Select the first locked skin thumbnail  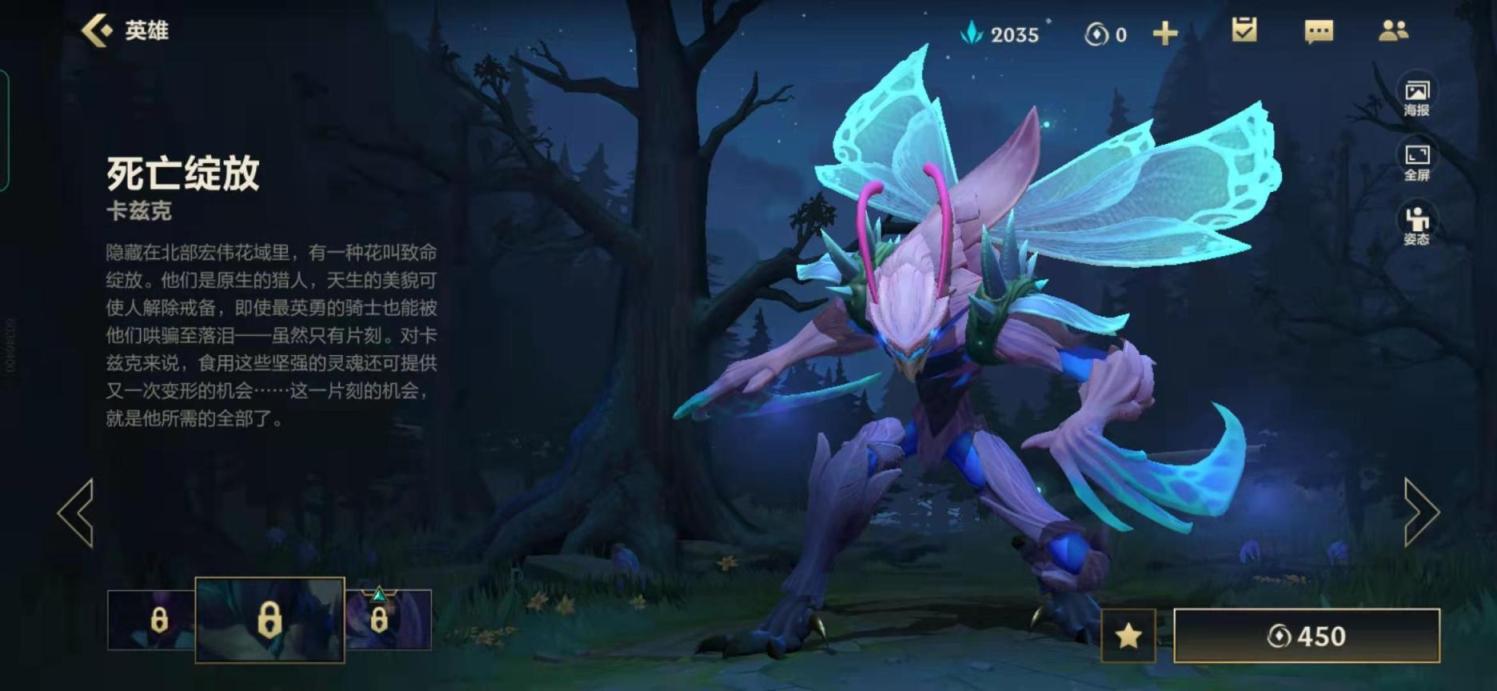click(x=151, y=620)
